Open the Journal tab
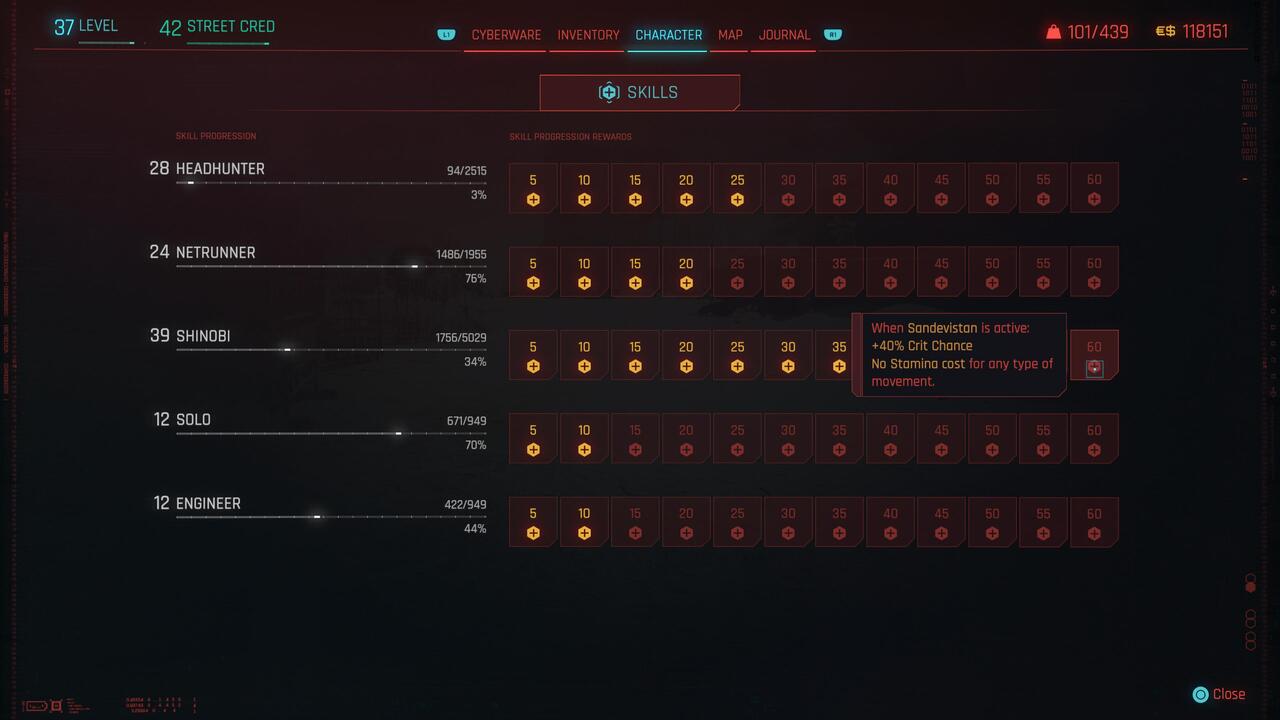 pyautogui.click(x=783, y=35)
